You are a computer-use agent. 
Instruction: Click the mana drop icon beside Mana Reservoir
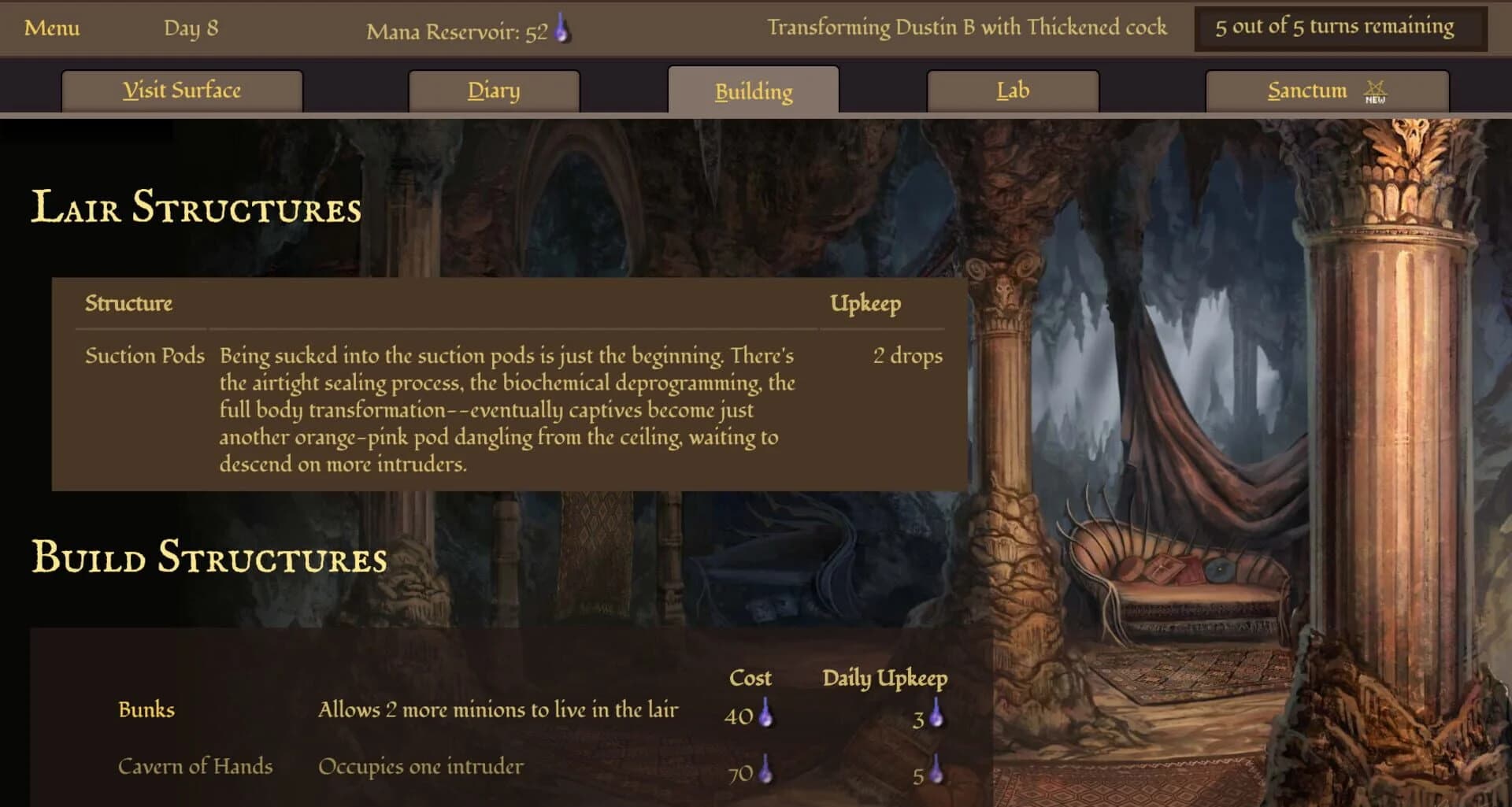click(x=561, y=28)
